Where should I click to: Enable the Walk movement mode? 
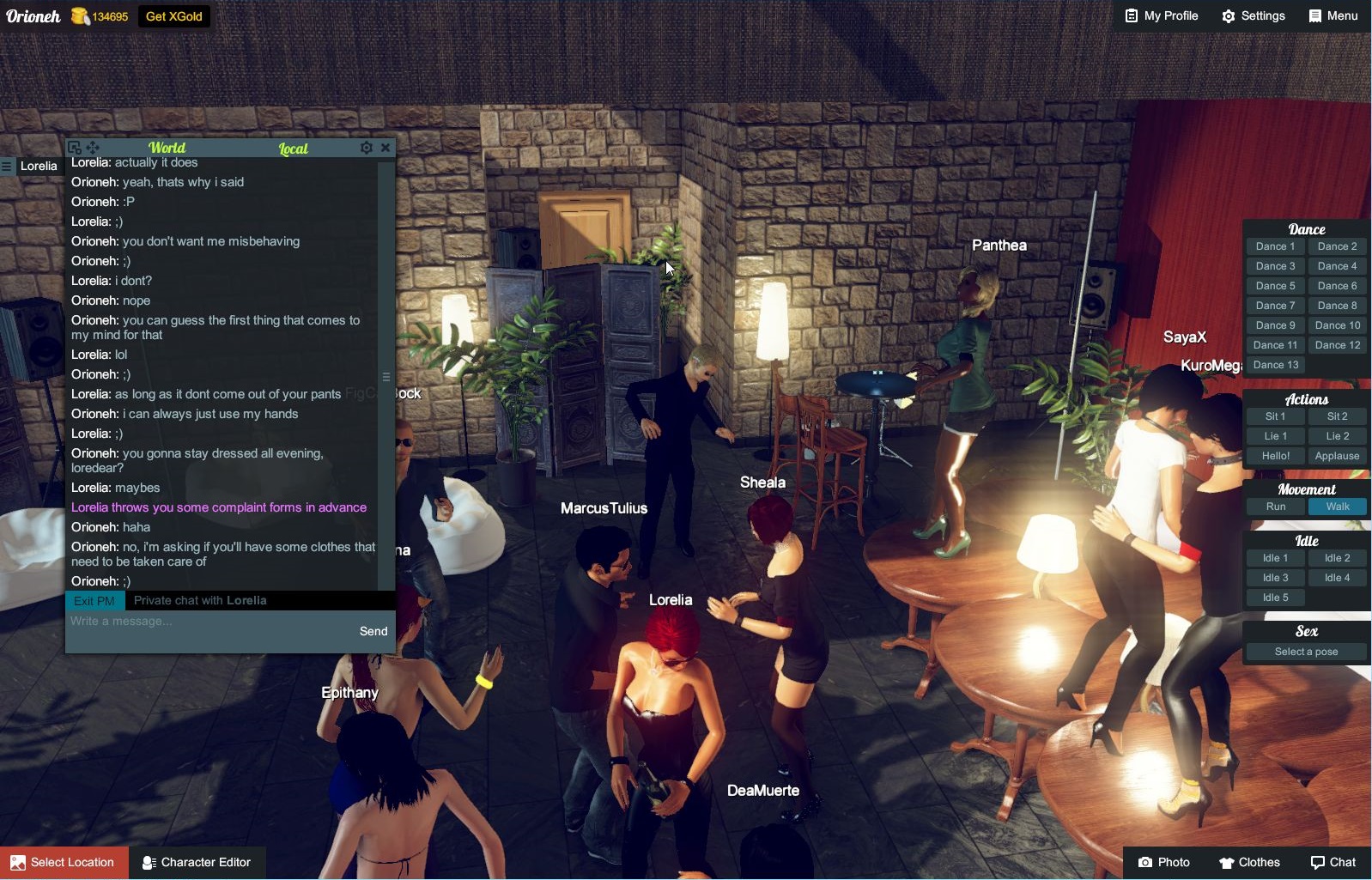pos(1338,507)
